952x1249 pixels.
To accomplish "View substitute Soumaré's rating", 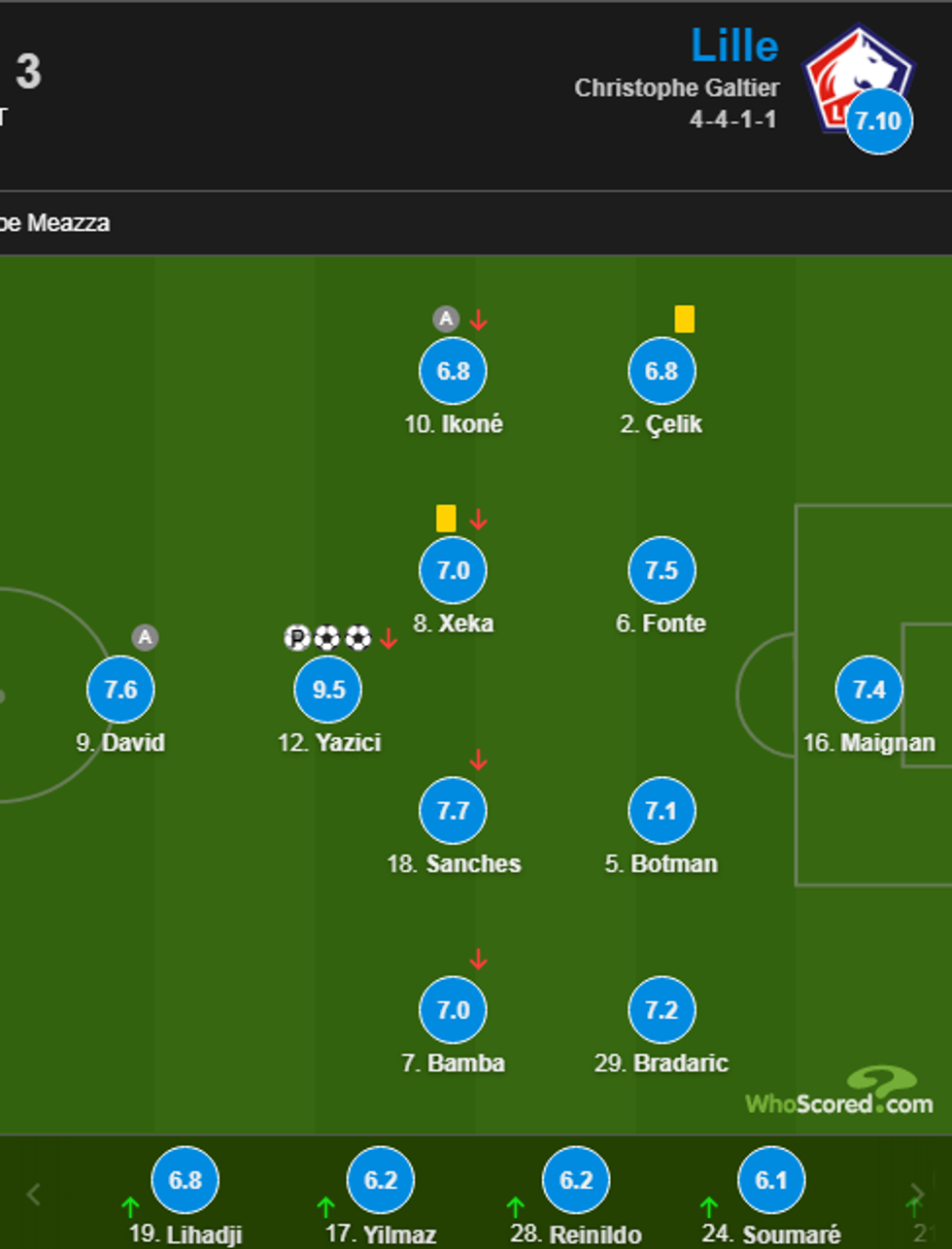I will 771,1180.
